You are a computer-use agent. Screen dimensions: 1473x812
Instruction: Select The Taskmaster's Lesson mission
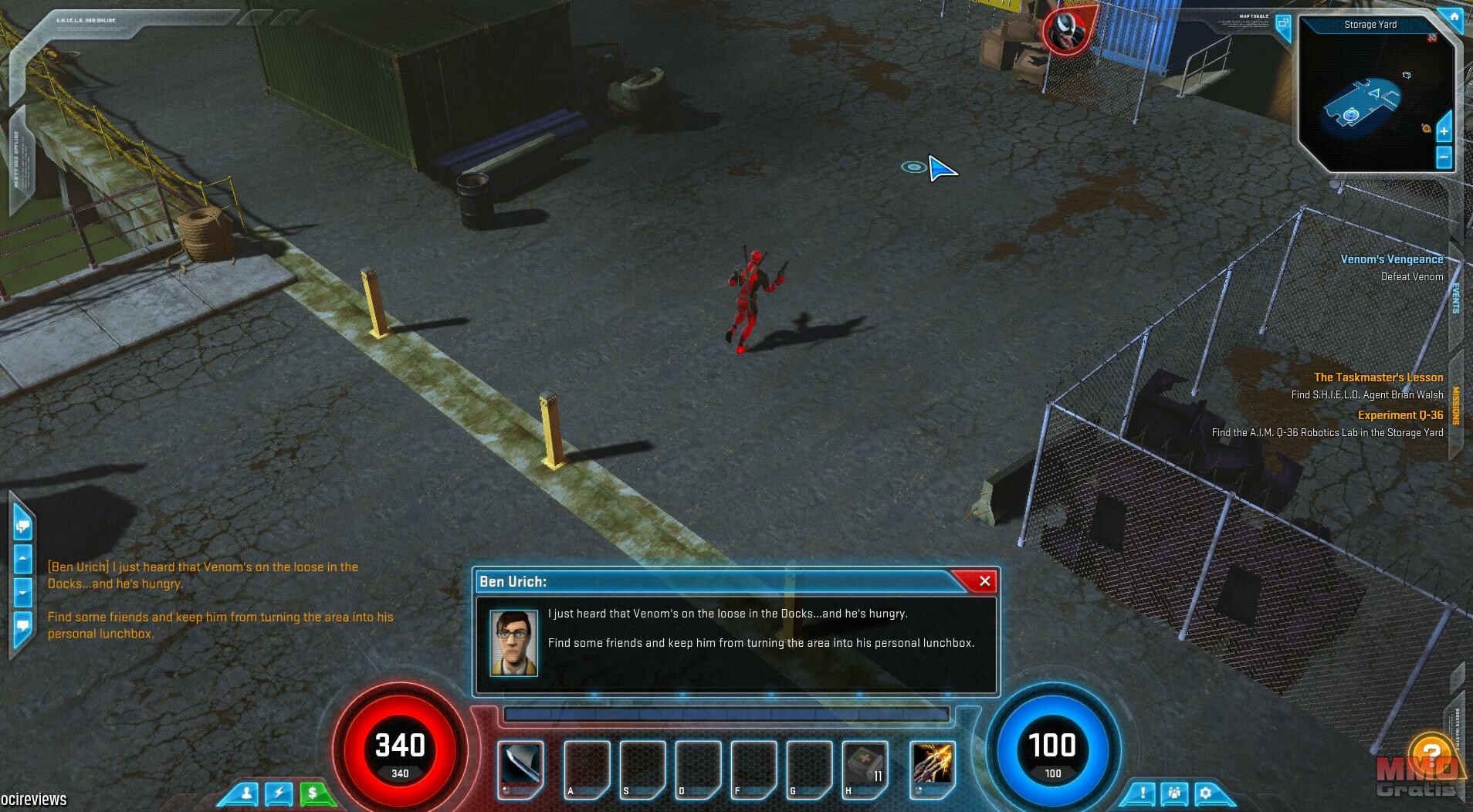(1378, 377)
